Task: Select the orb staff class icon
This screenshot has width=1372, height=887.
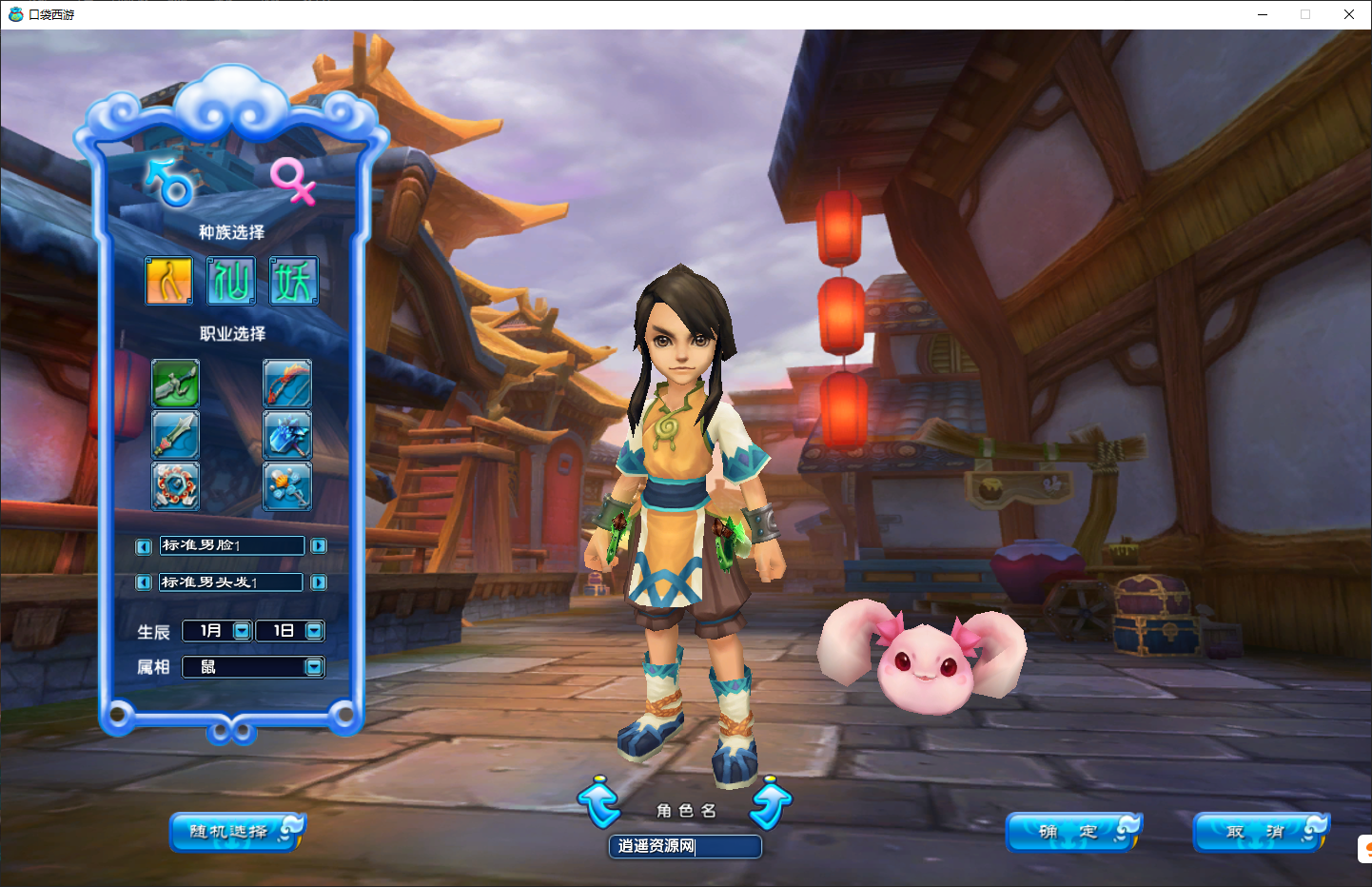Action: (287, 485)
